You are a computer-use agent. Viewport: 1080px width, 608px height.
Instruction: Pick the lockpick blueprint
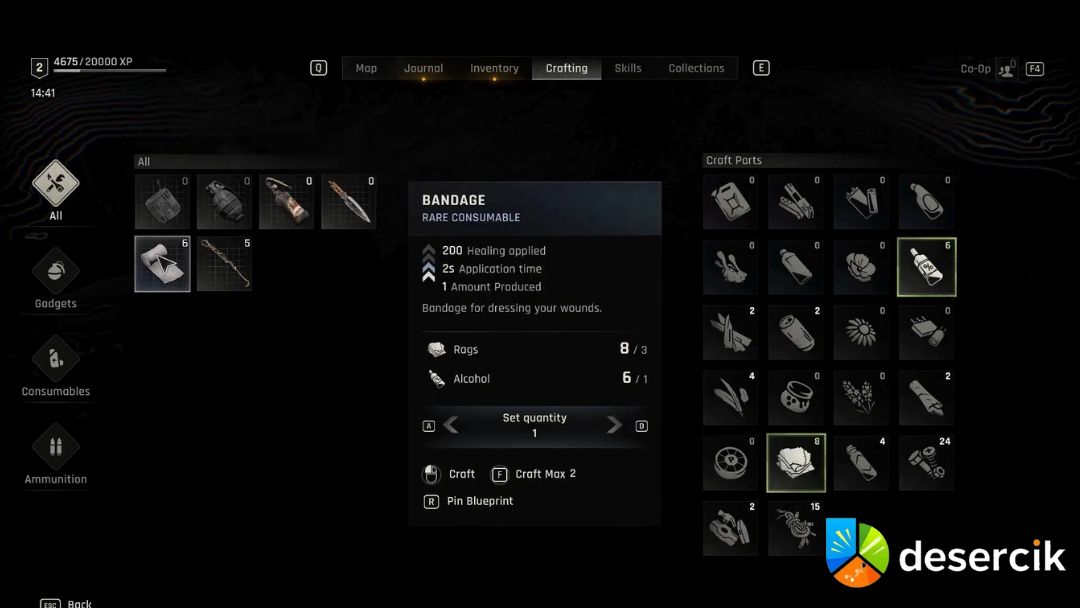click(224, 264)
